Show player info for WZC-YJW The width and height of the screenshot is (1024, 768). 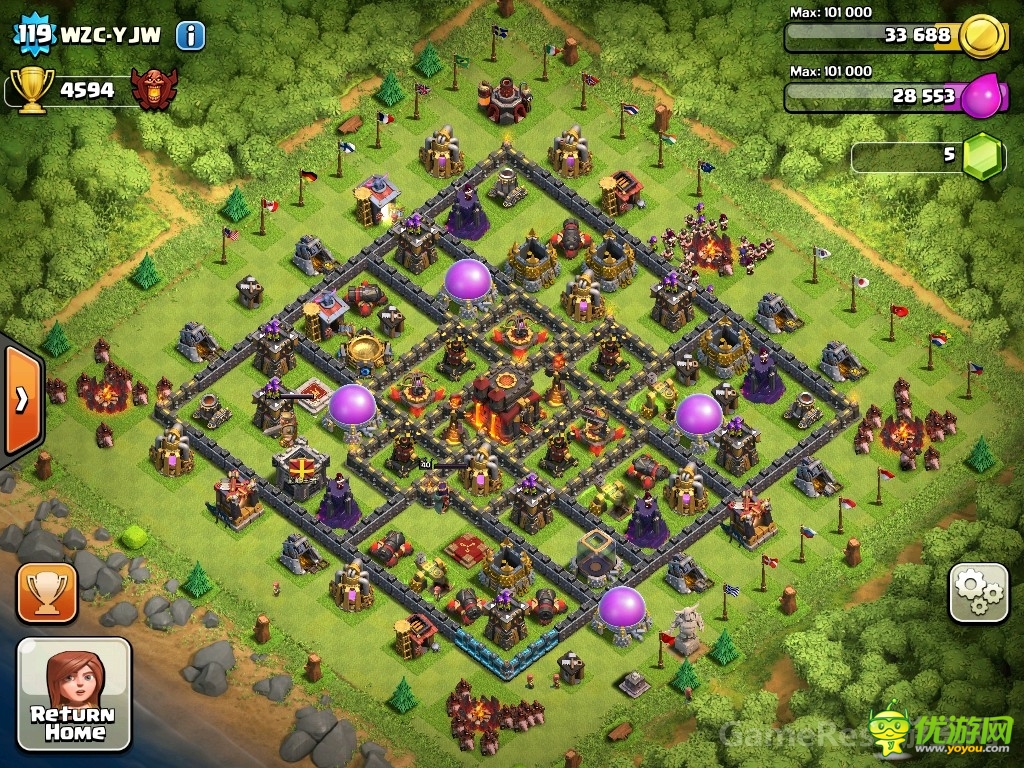click(x=190, y=37)
